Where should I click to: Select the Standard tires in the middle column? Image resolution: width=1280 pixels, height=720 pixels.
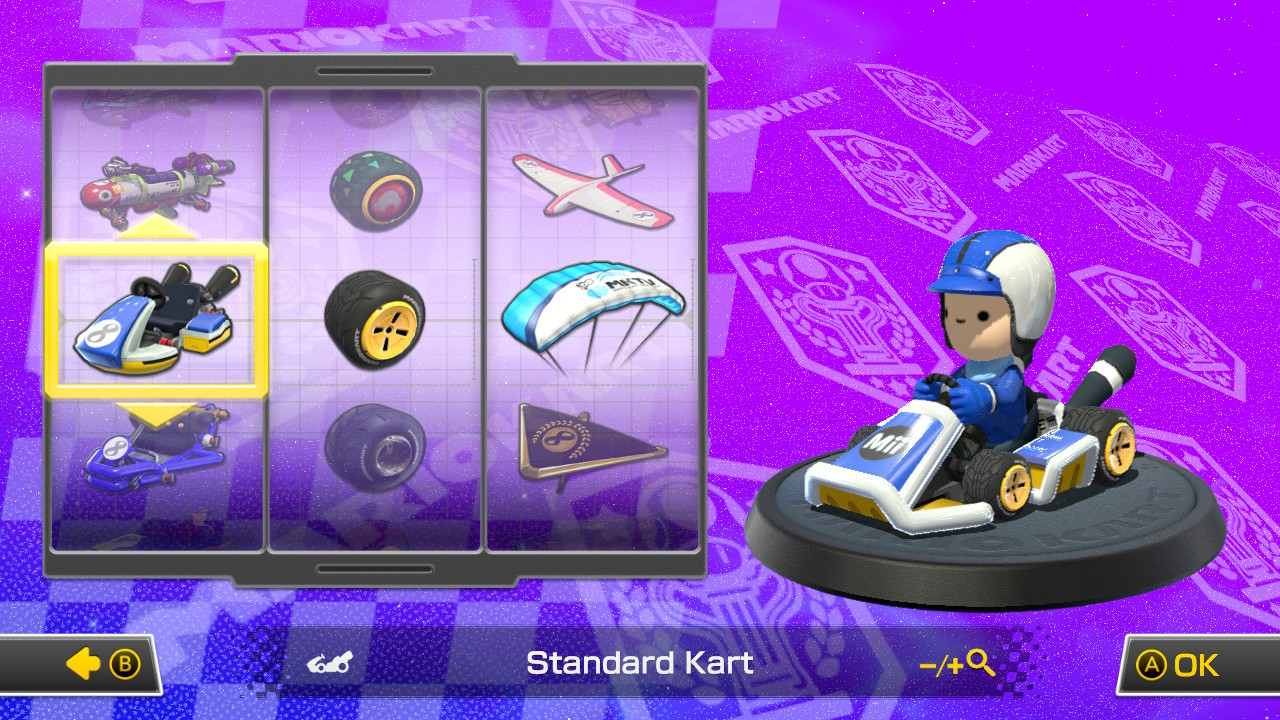point(377,323)
